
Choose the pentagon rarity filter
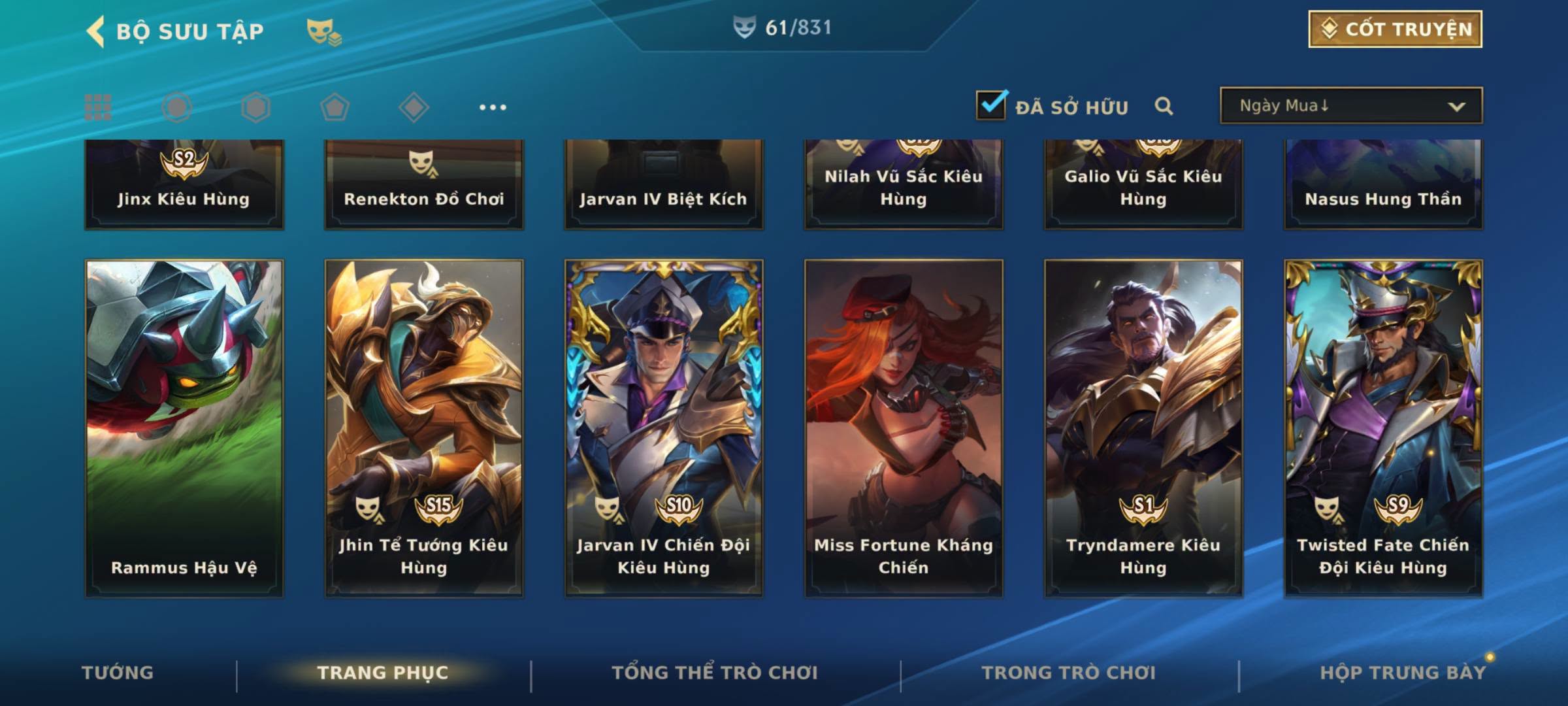click(335, 107)
